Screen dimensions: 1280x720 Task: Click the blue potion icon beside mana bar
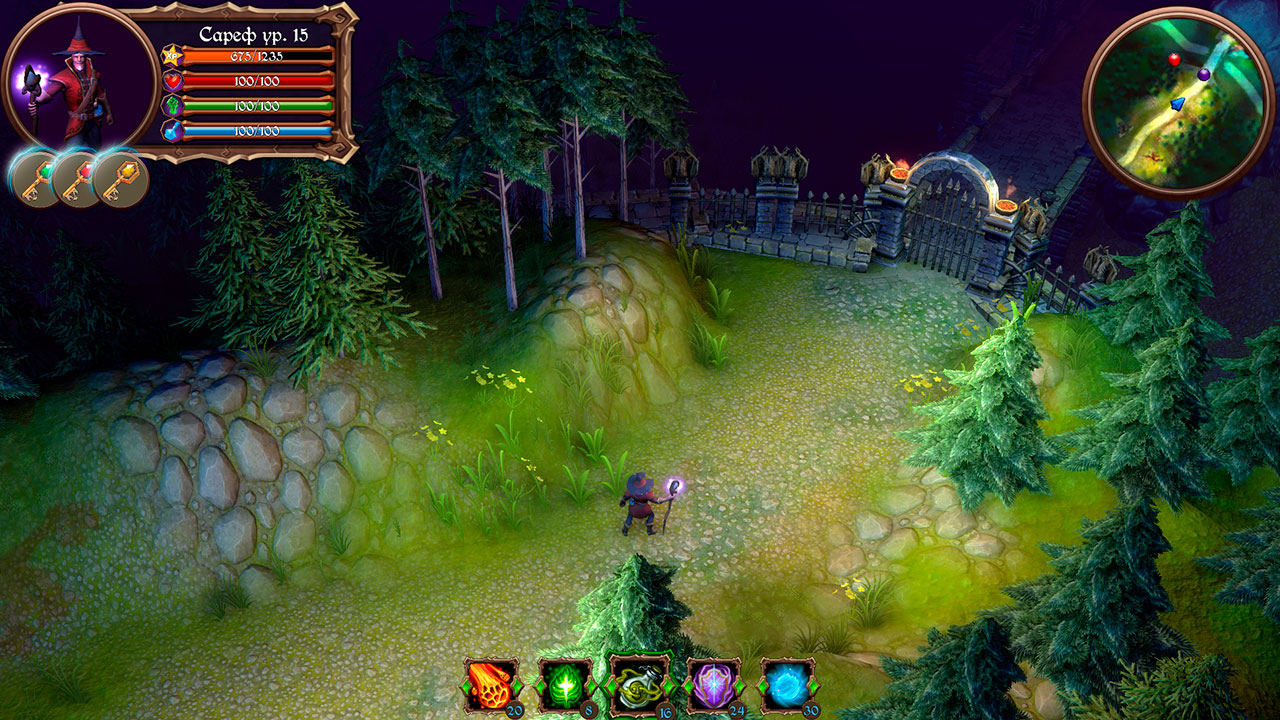170,131
